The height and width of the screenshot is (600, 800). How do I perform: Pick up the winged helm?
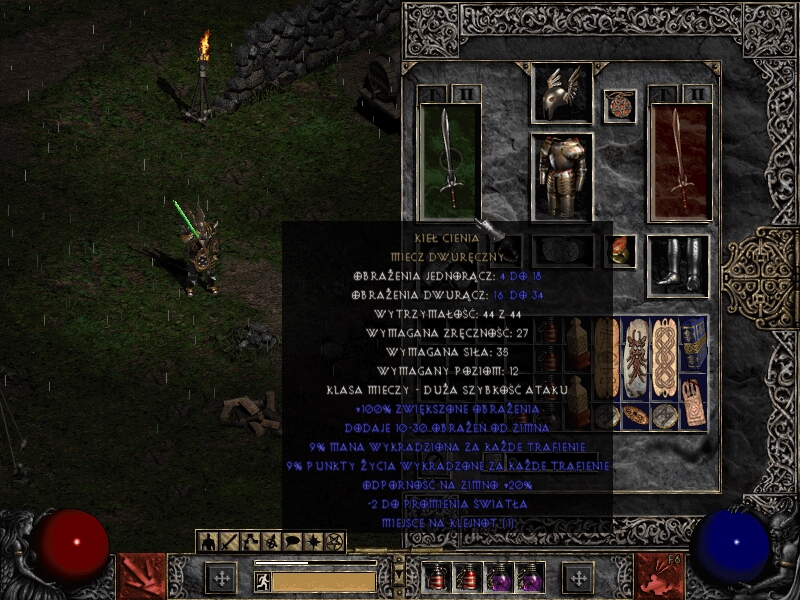(561, 93)
